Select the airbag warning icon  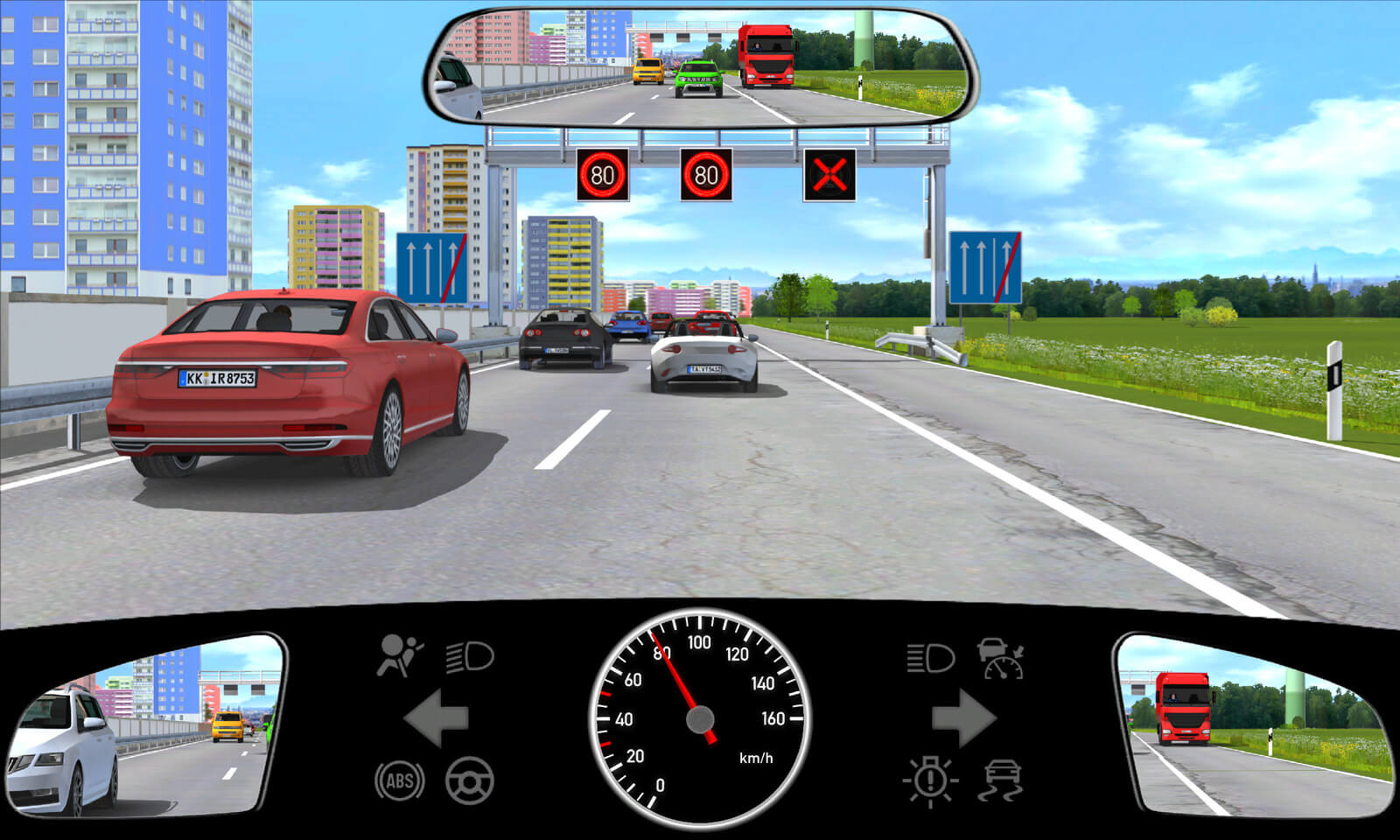399,656
